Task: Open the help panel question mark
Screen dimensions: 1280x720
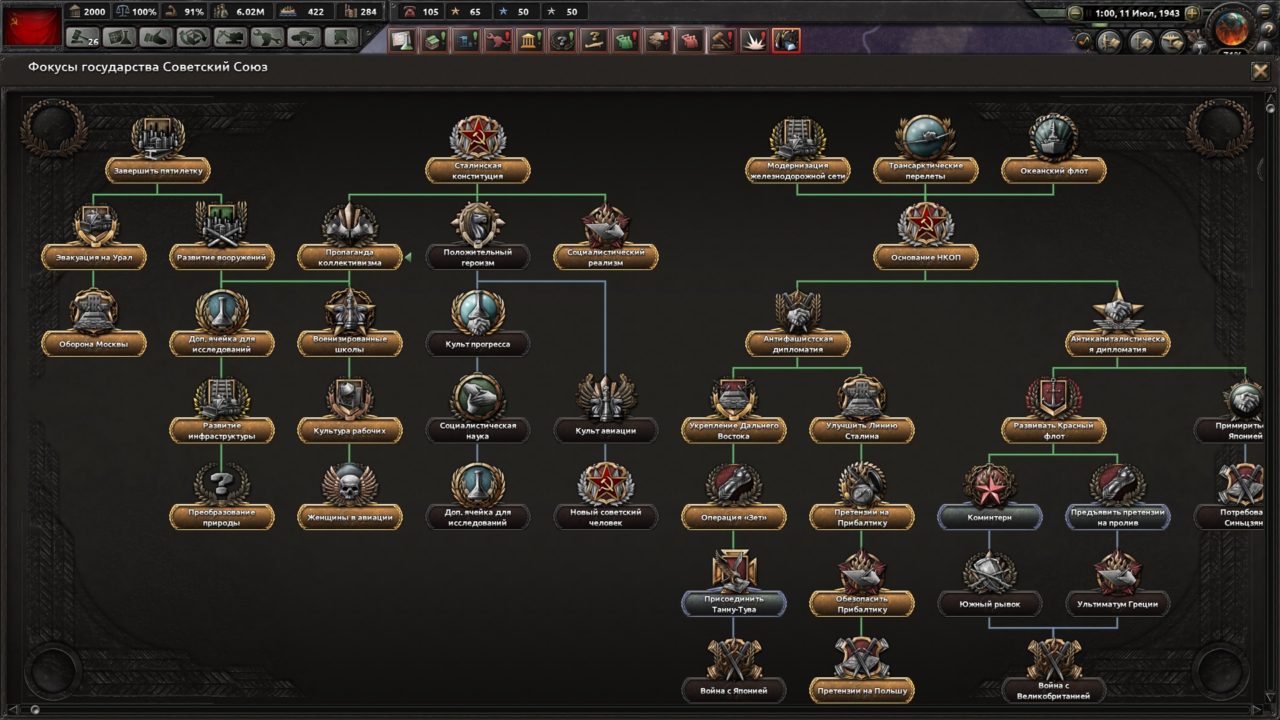Action: coord(1266,28)
